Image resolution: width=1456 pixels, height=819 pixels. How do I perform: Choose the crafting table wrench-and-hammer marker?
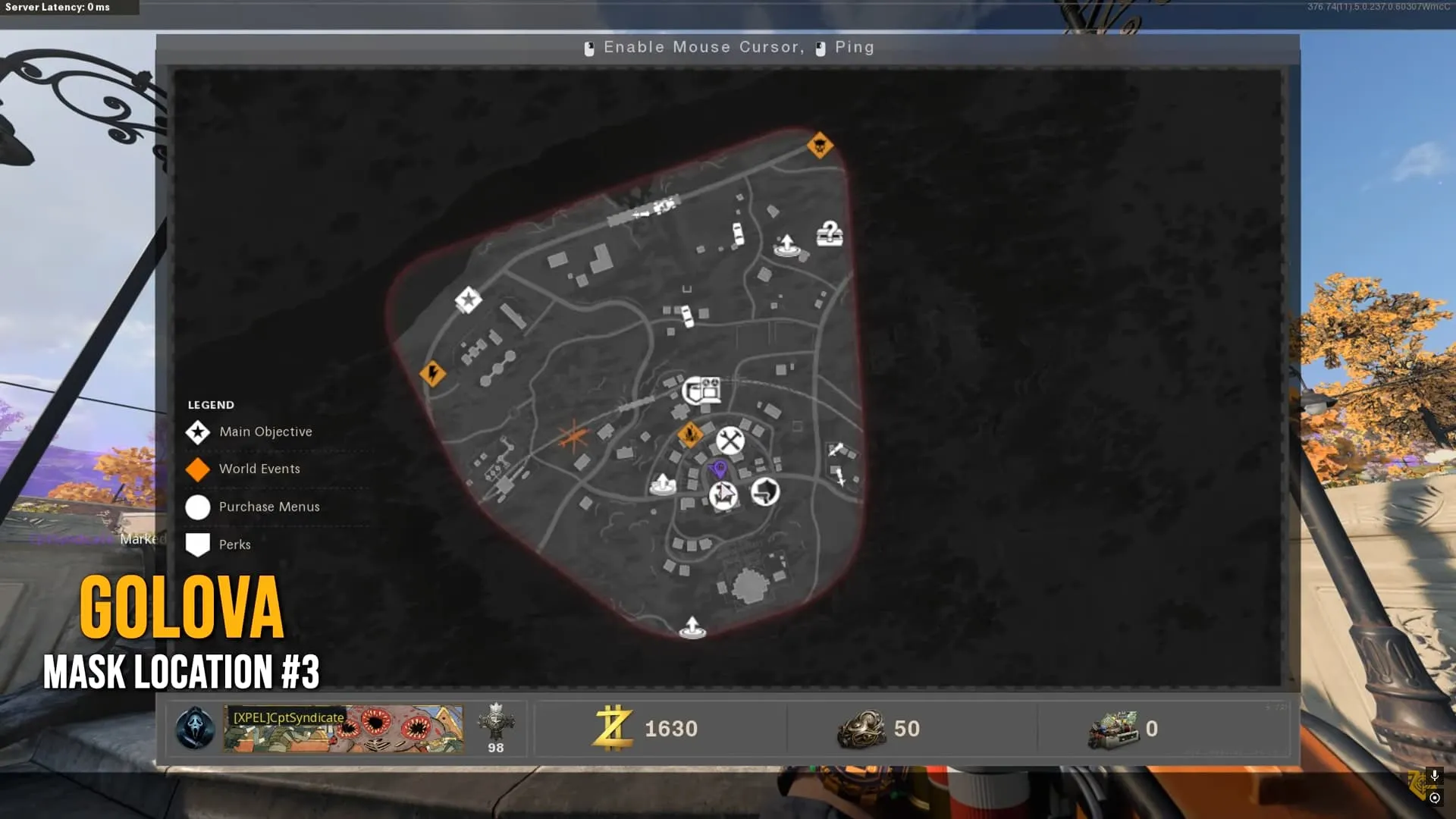[x=730, y=441]
